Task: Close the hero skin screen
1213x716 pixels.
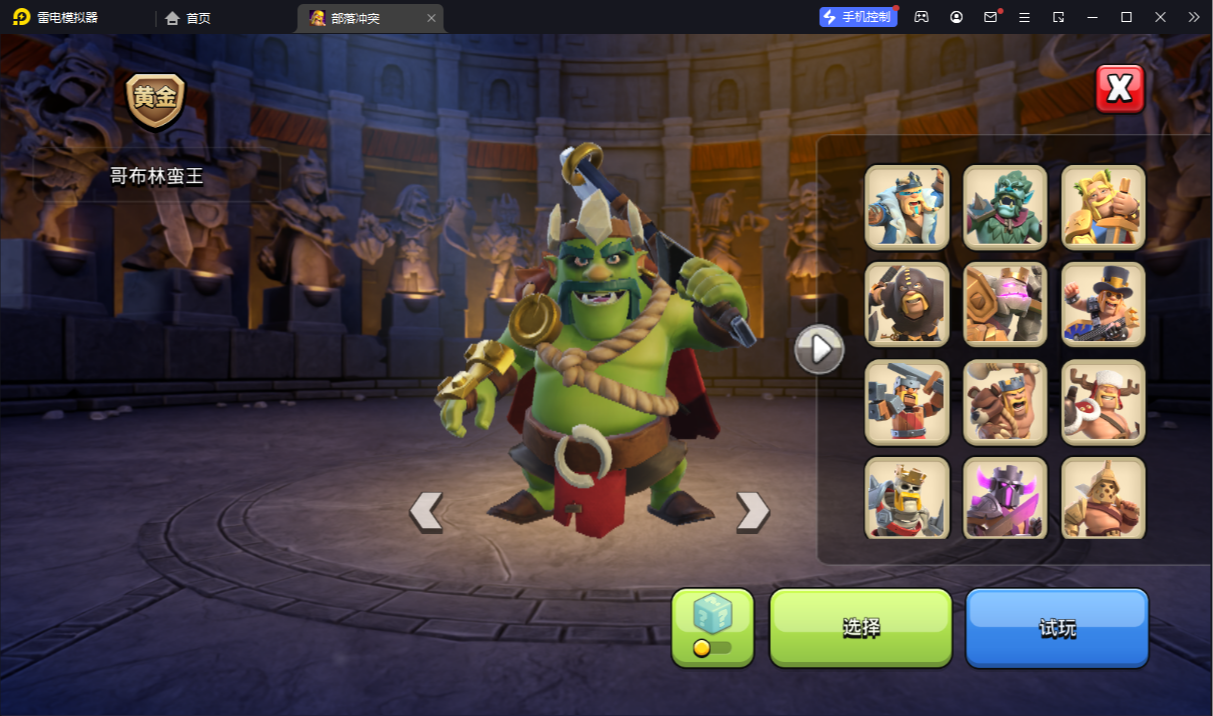Action: (1119, 89)
